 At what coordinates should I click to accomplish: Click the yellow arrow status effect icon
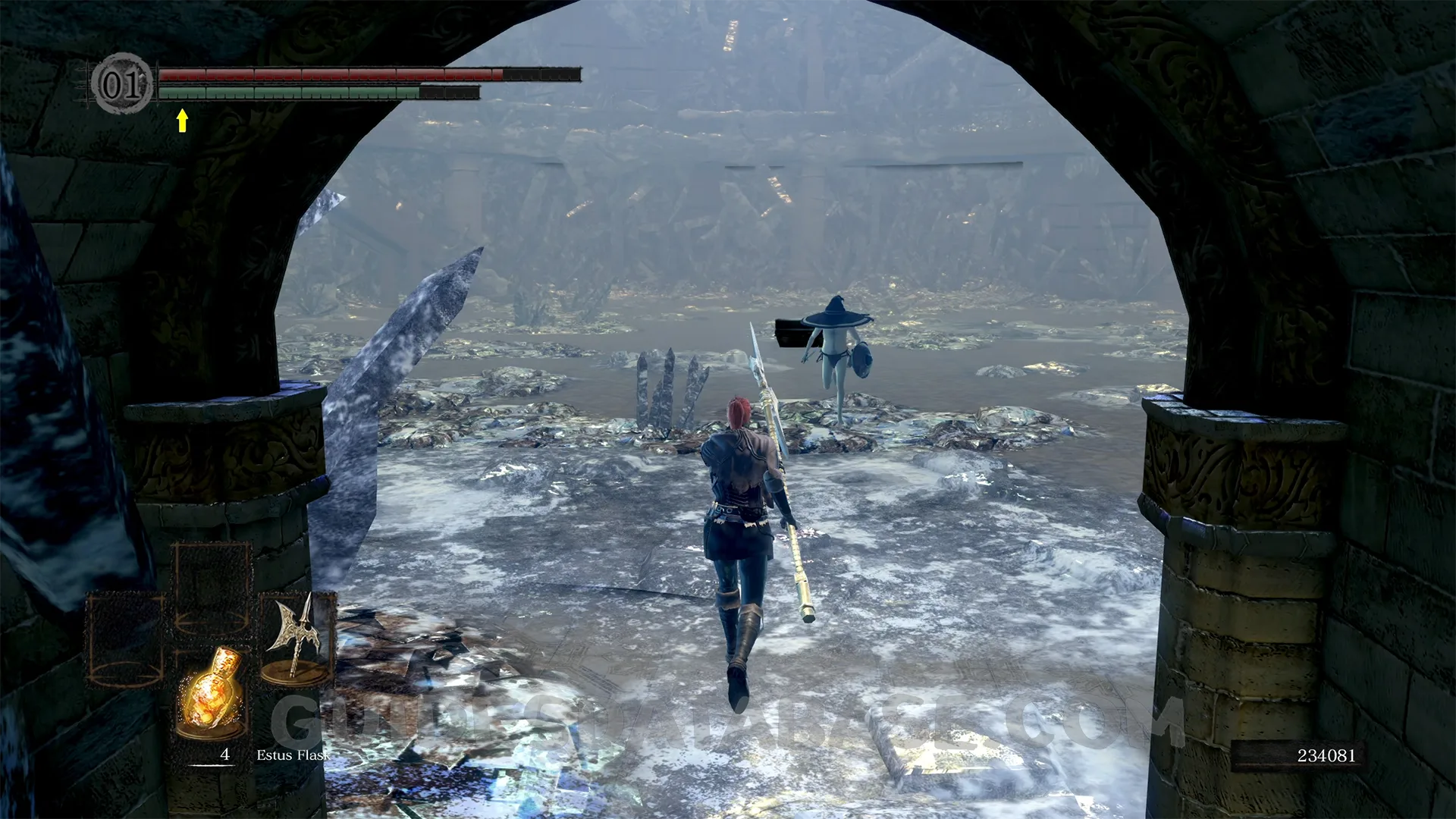(x=182, y=120)
